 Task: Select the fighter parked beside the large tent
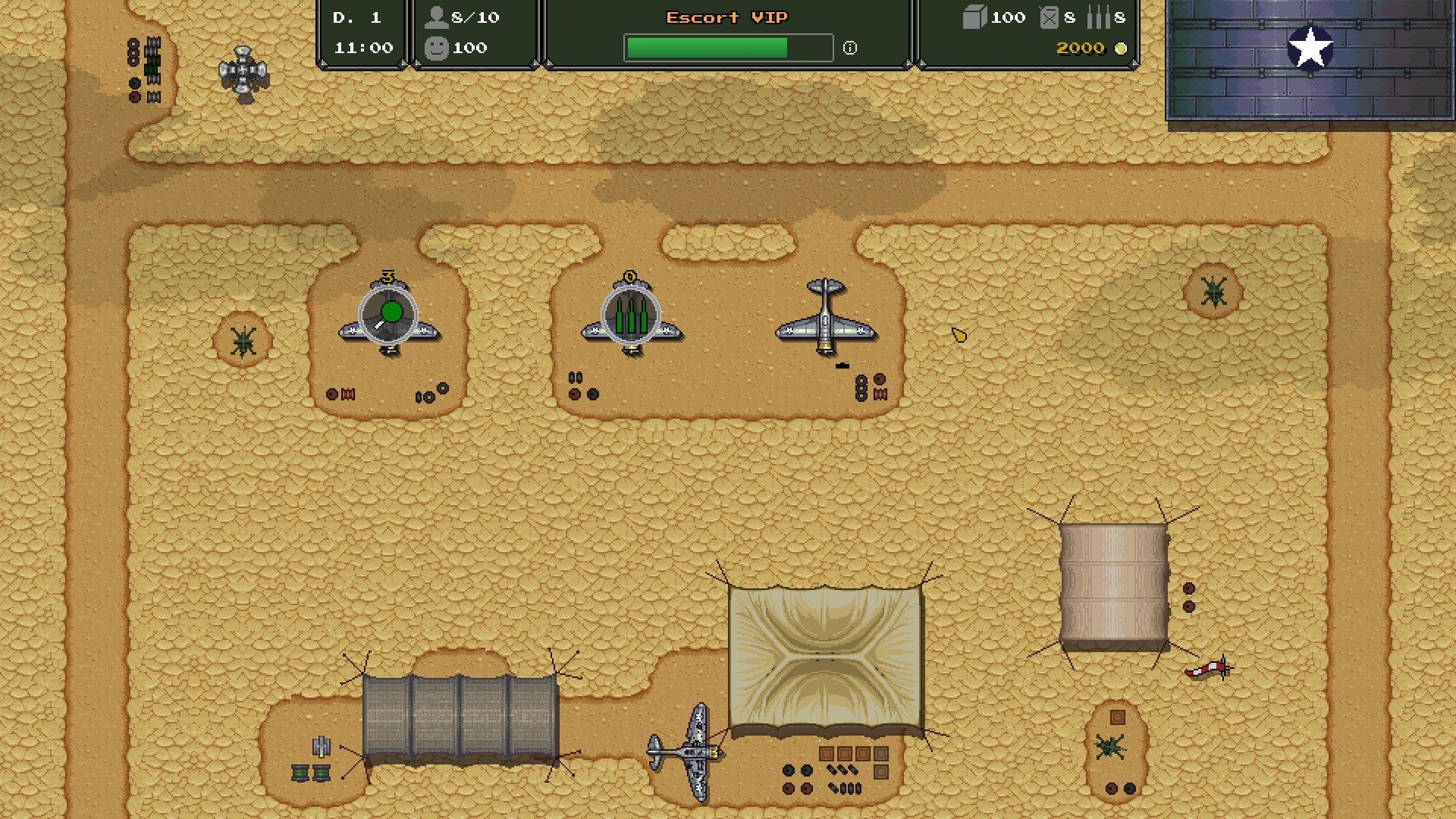click(696, 751)
